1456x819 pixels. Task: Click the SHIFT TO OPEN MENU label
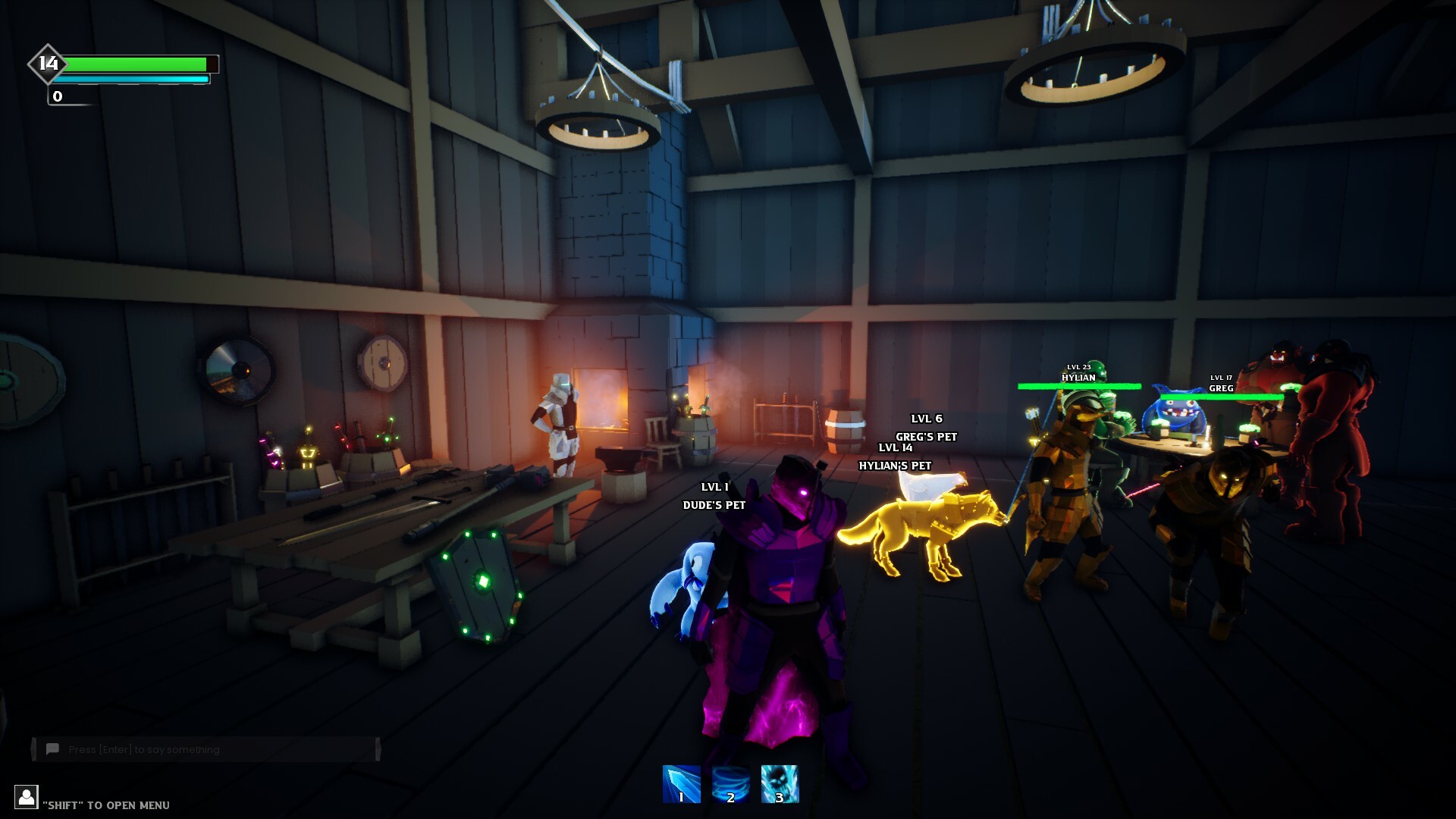[x=106, y=805]
